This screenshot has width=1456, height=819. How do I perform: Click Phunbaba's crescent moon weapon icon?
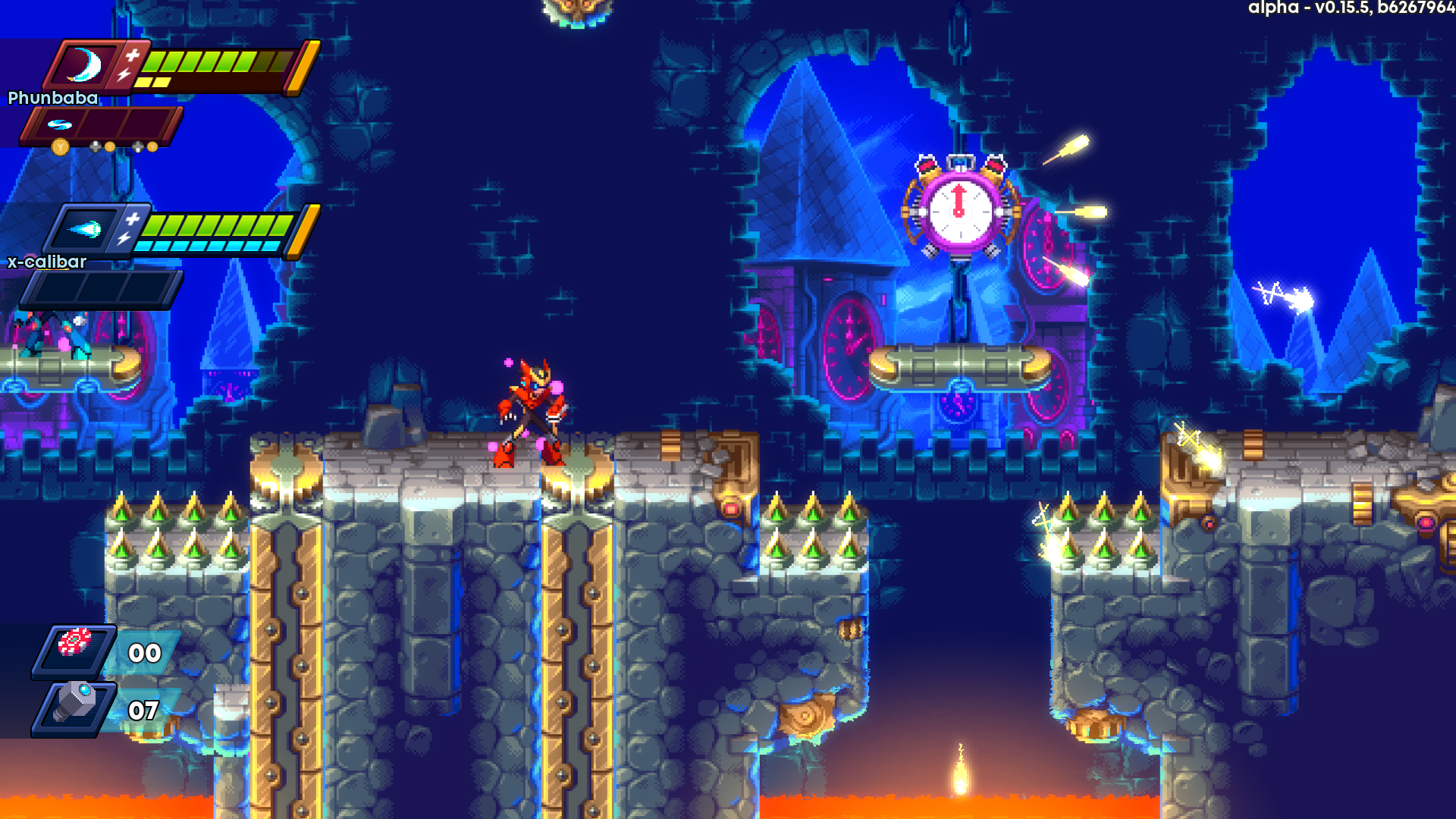85,65
